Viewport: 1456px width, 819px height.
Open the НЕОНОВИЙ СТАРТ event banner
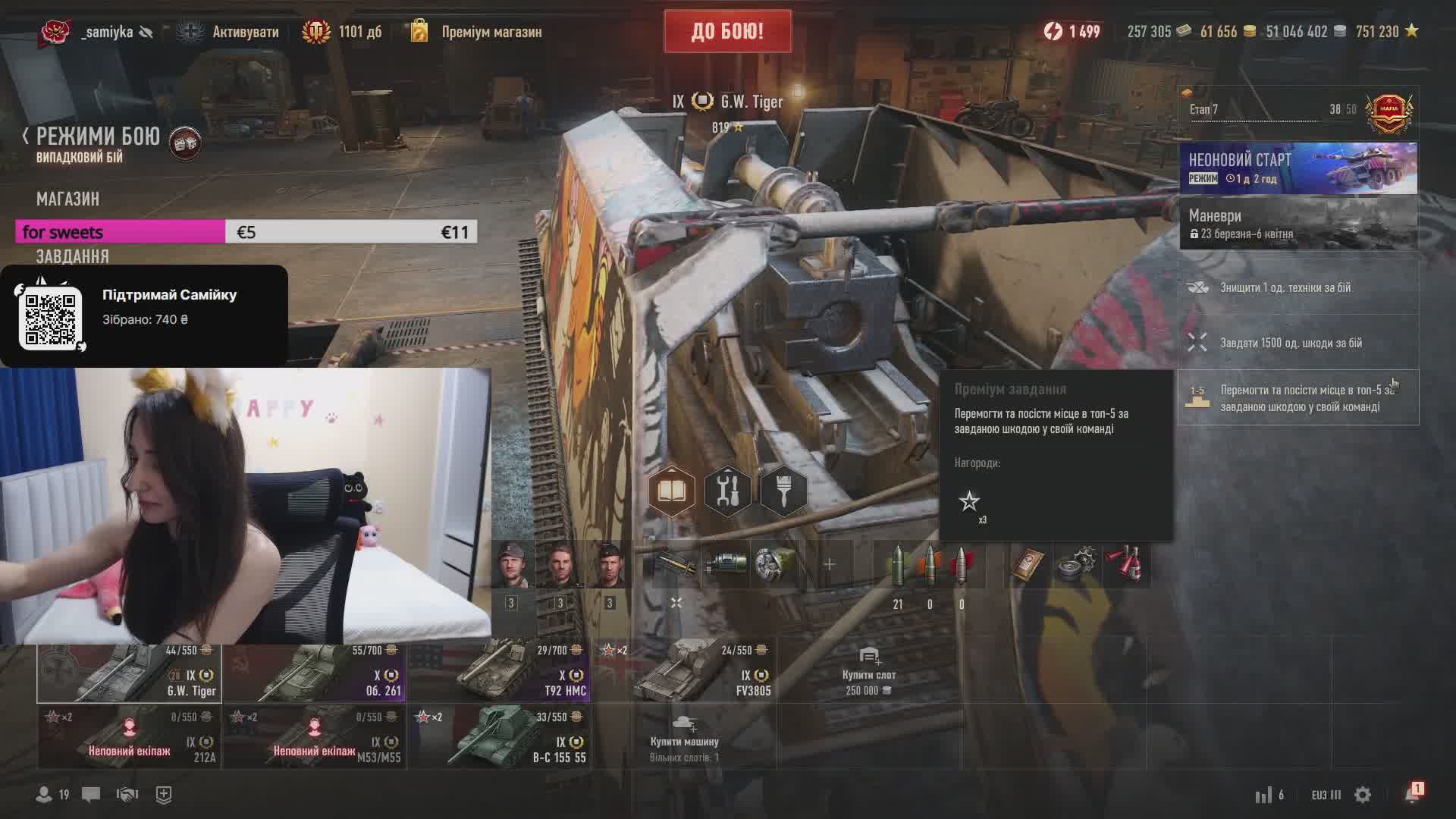[1298, 168]
